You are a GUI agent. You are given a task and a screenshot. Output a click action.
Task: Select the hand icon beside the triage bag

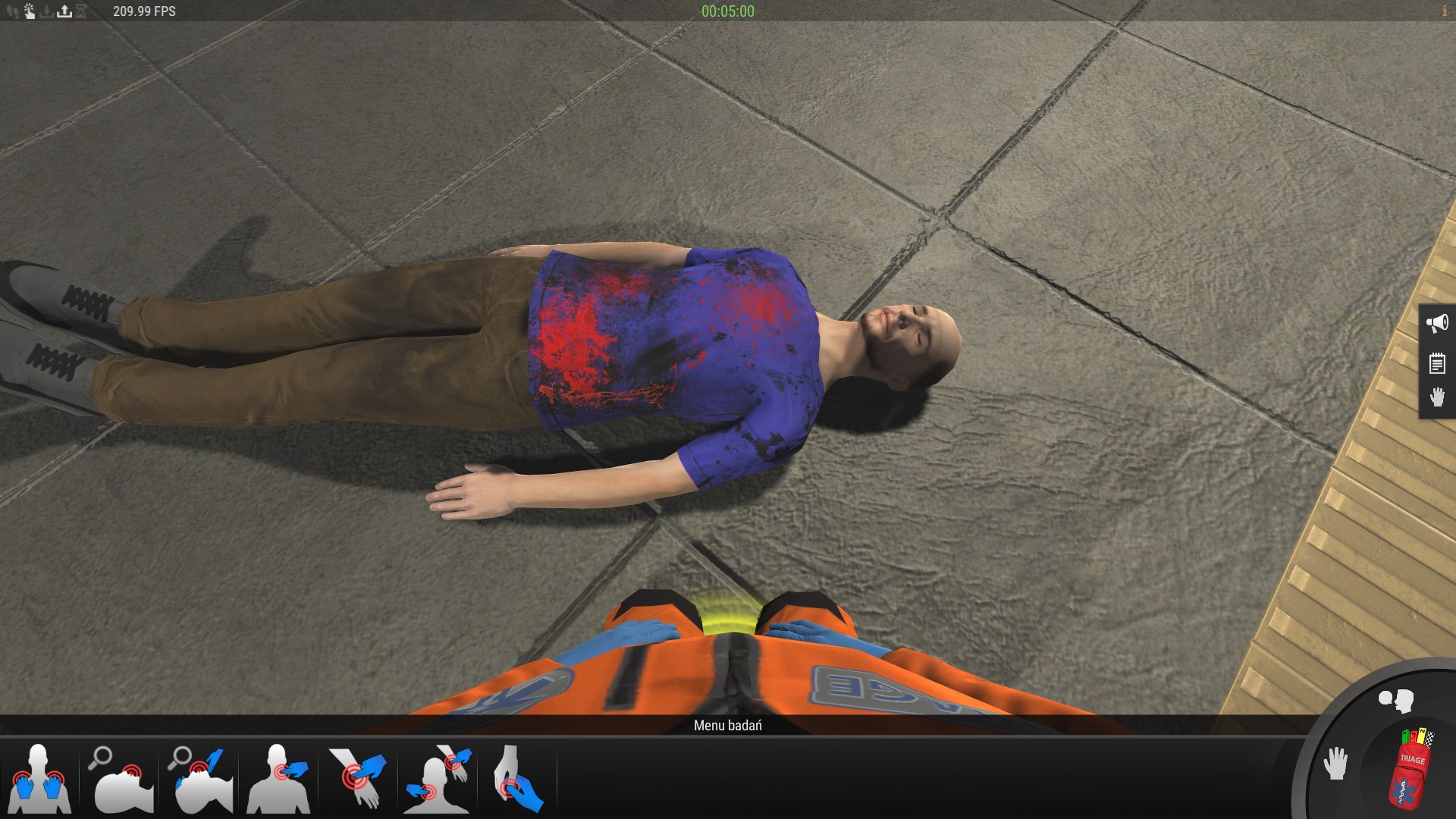[x=1335, y=763]
